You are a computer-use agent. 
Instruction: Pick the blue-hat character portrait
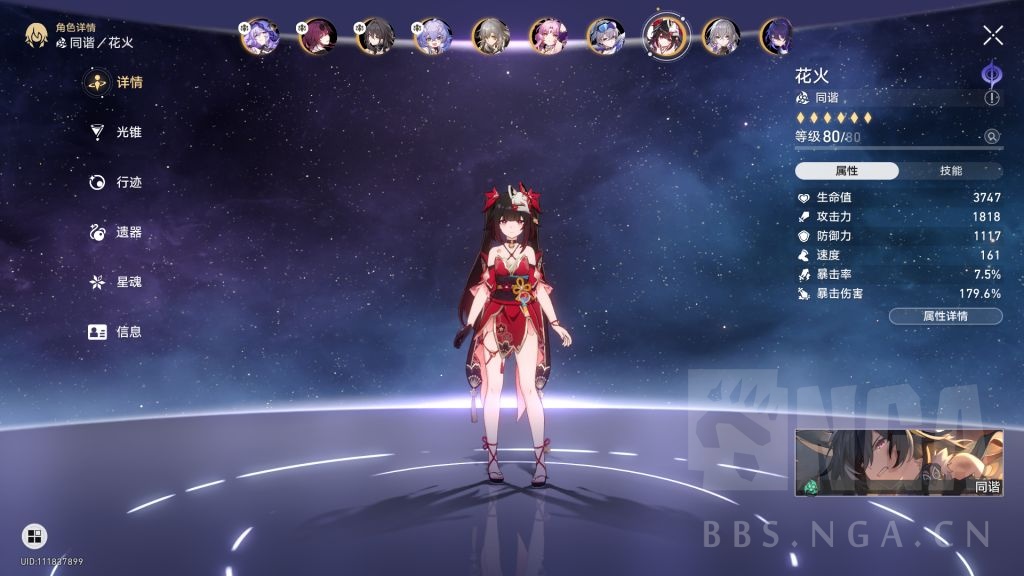coord(606,36)
